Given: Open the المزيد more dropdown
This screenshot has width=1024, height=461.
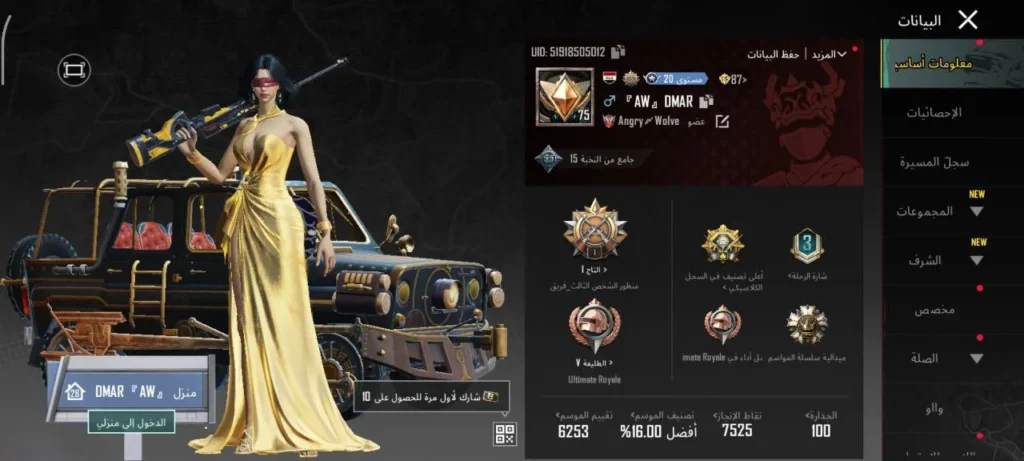Looking at the screenshot, I should [829, 54].
